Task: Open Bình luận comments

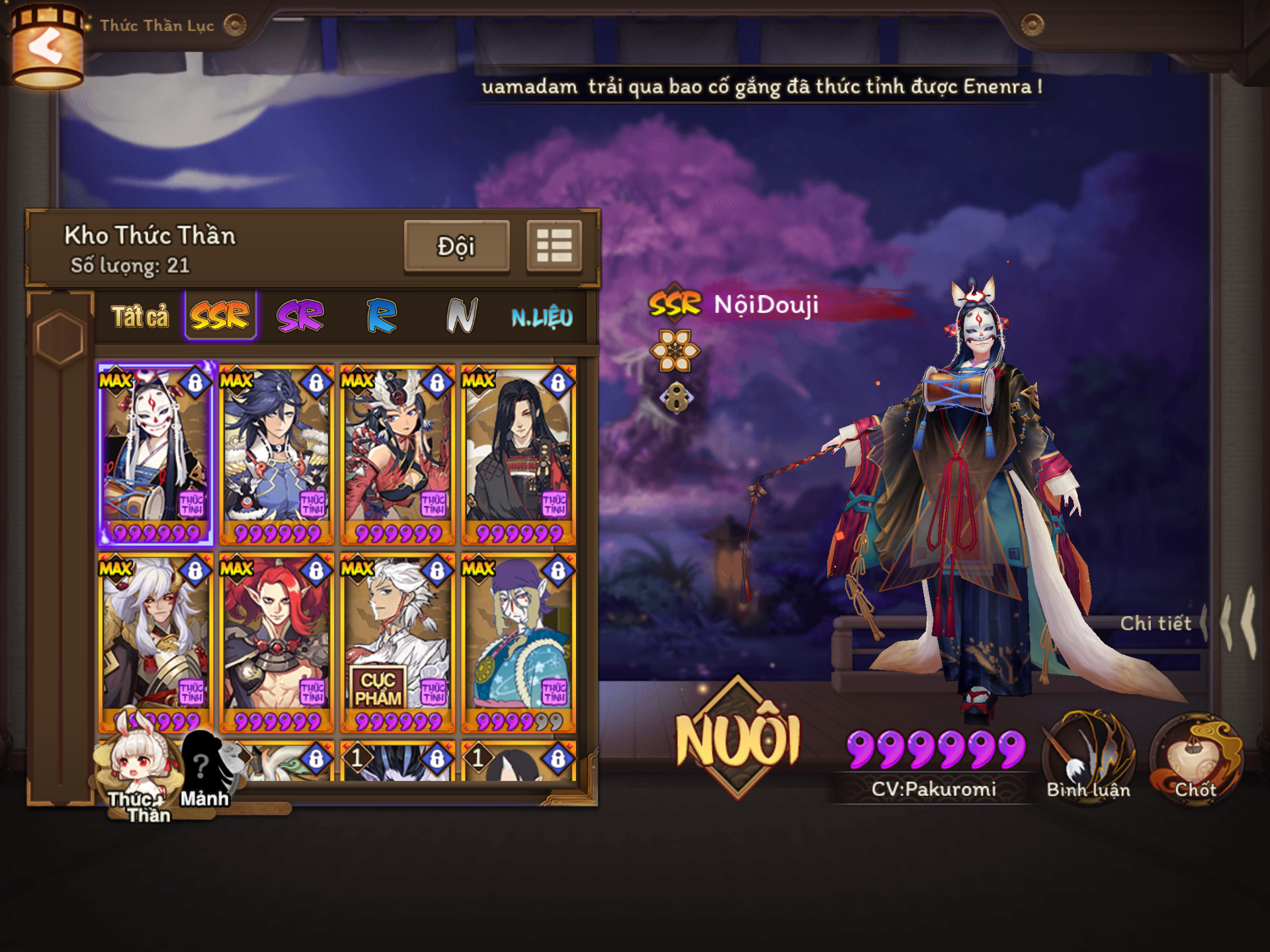Action: pos(1089,757)
